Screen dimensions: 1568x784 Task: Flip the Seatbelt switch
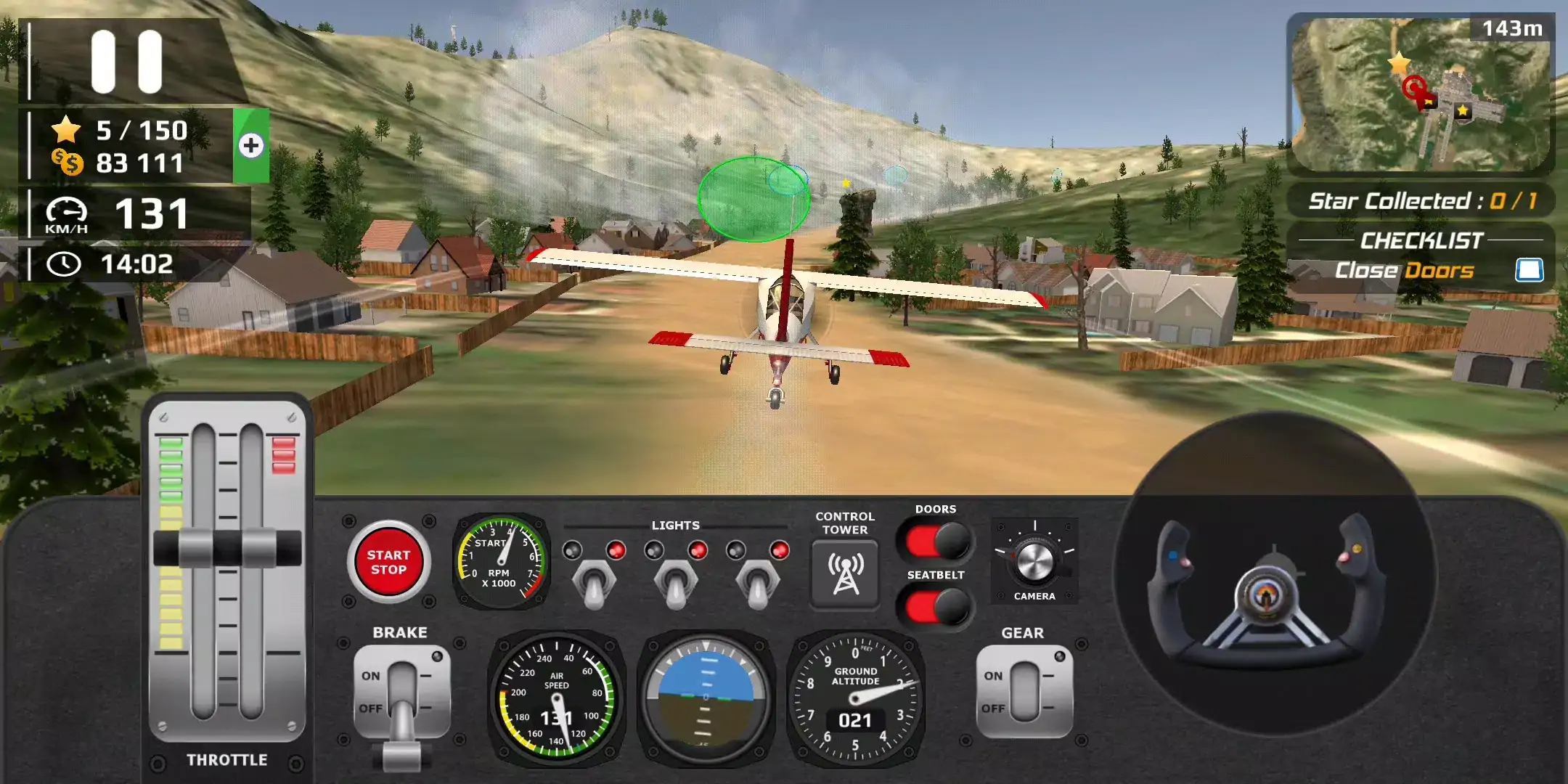pyautogui.click(x=936, y=607)
